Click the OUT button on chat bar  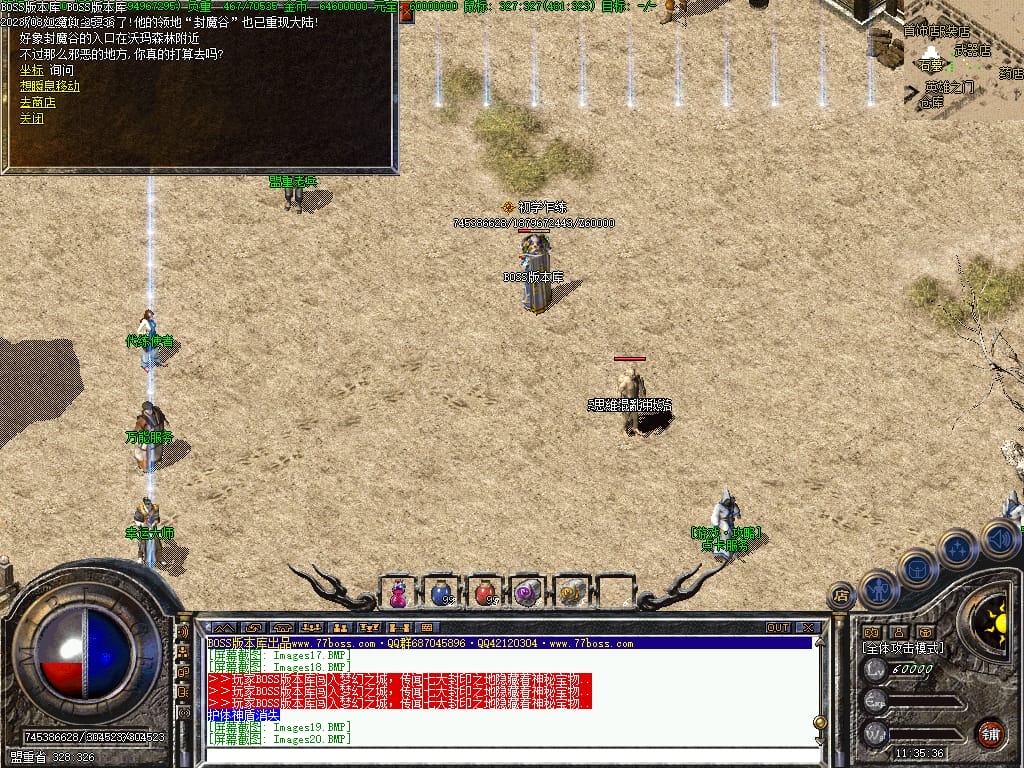pos(777,628)
